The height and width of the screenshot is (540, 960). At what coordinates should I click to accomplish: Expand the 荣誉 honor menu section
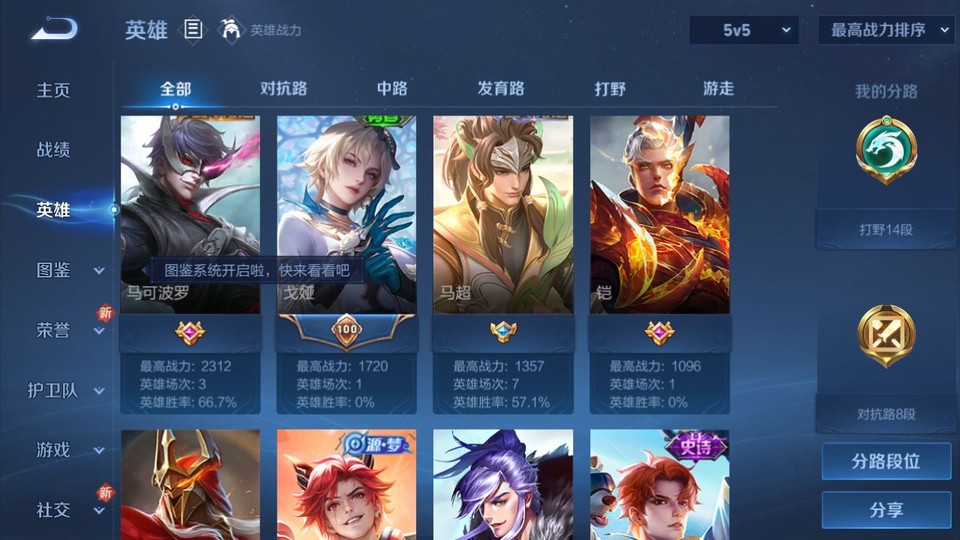(x=68, y=330)
